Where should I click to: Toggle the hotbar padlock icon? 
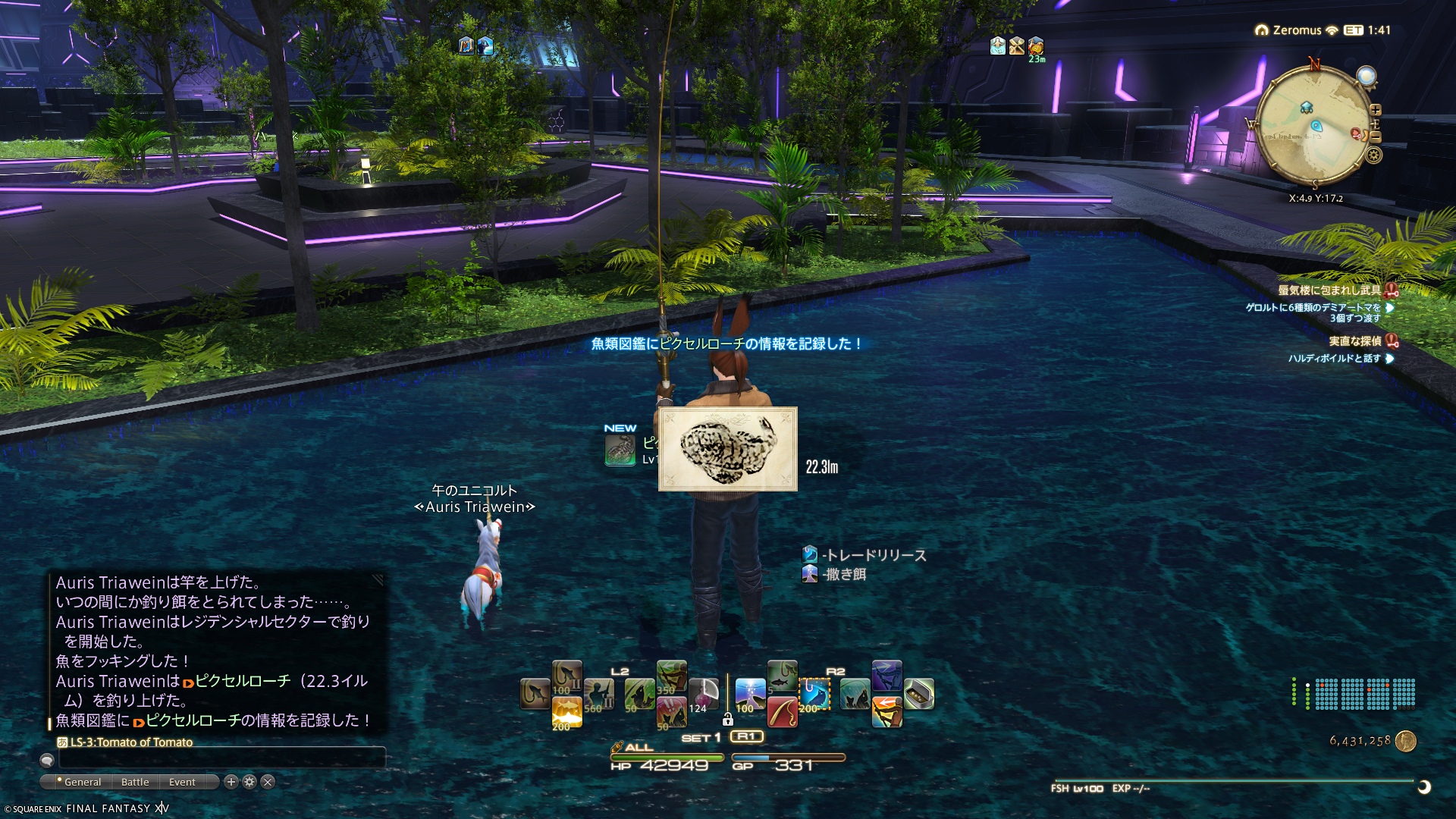click(727, 719)
